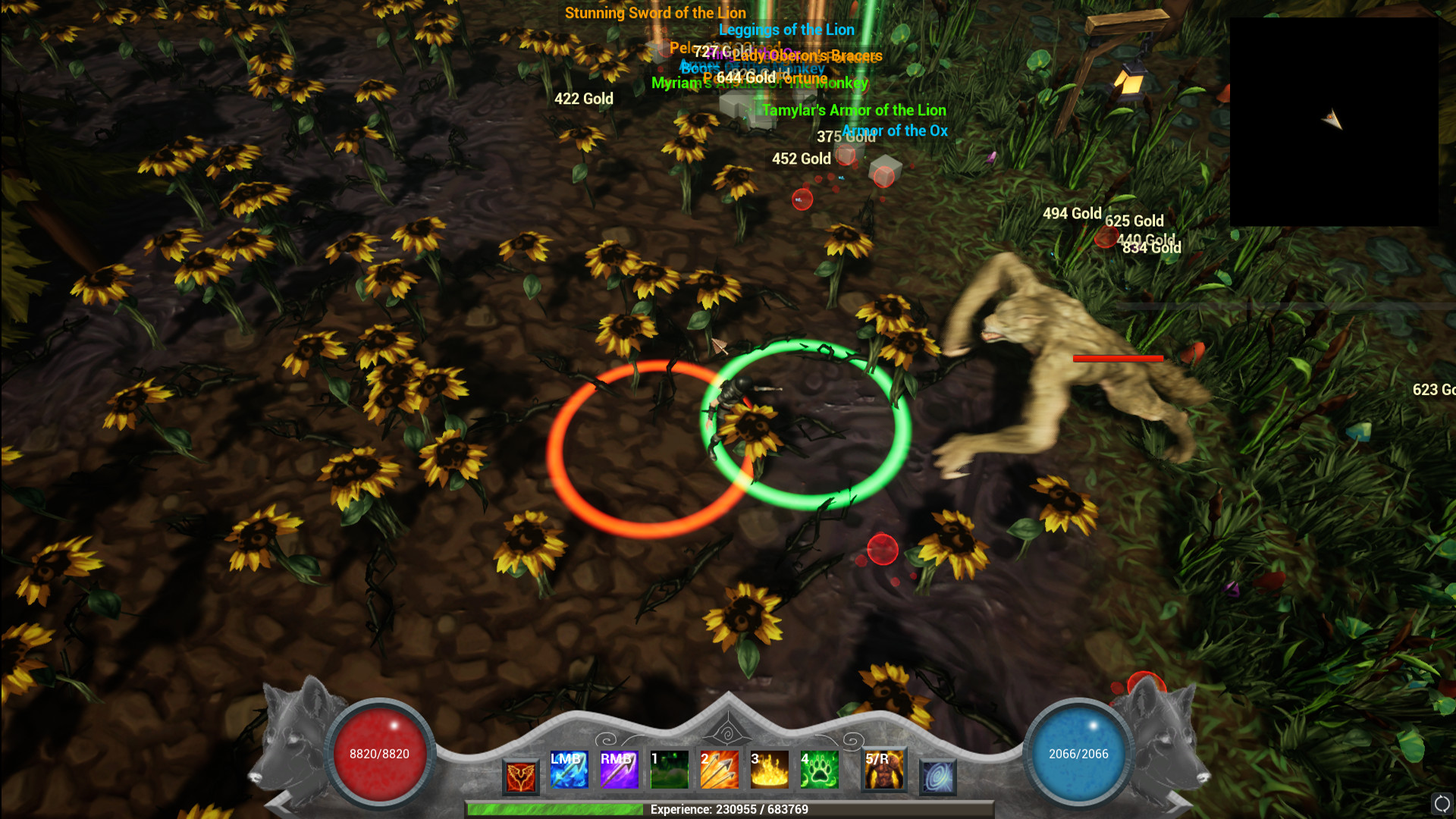The image size is (1456, 819).
Task: Click the green Experience progress bar
Action: tap(728, 810)
